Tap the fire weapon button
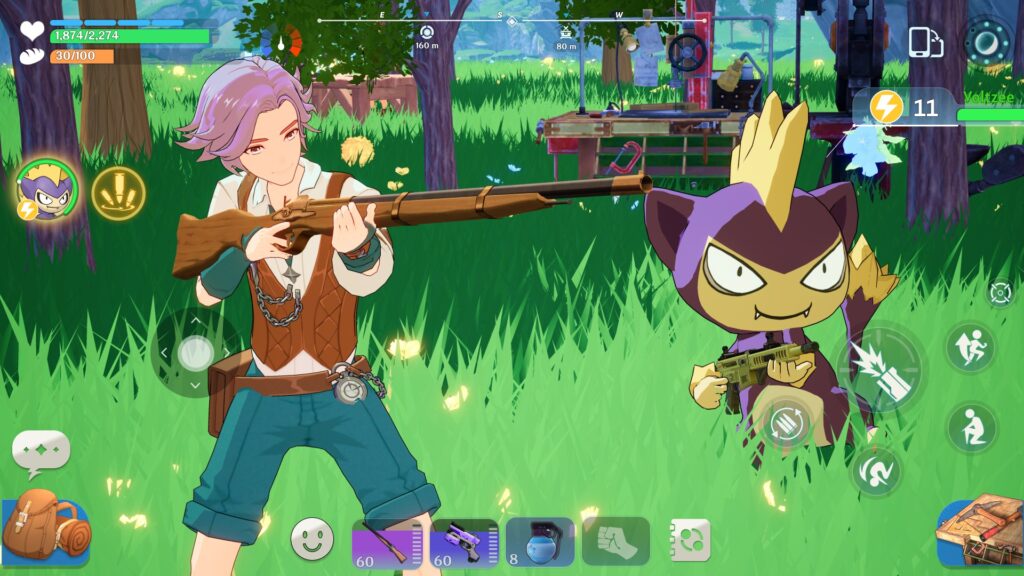 (x=880, y=370)
